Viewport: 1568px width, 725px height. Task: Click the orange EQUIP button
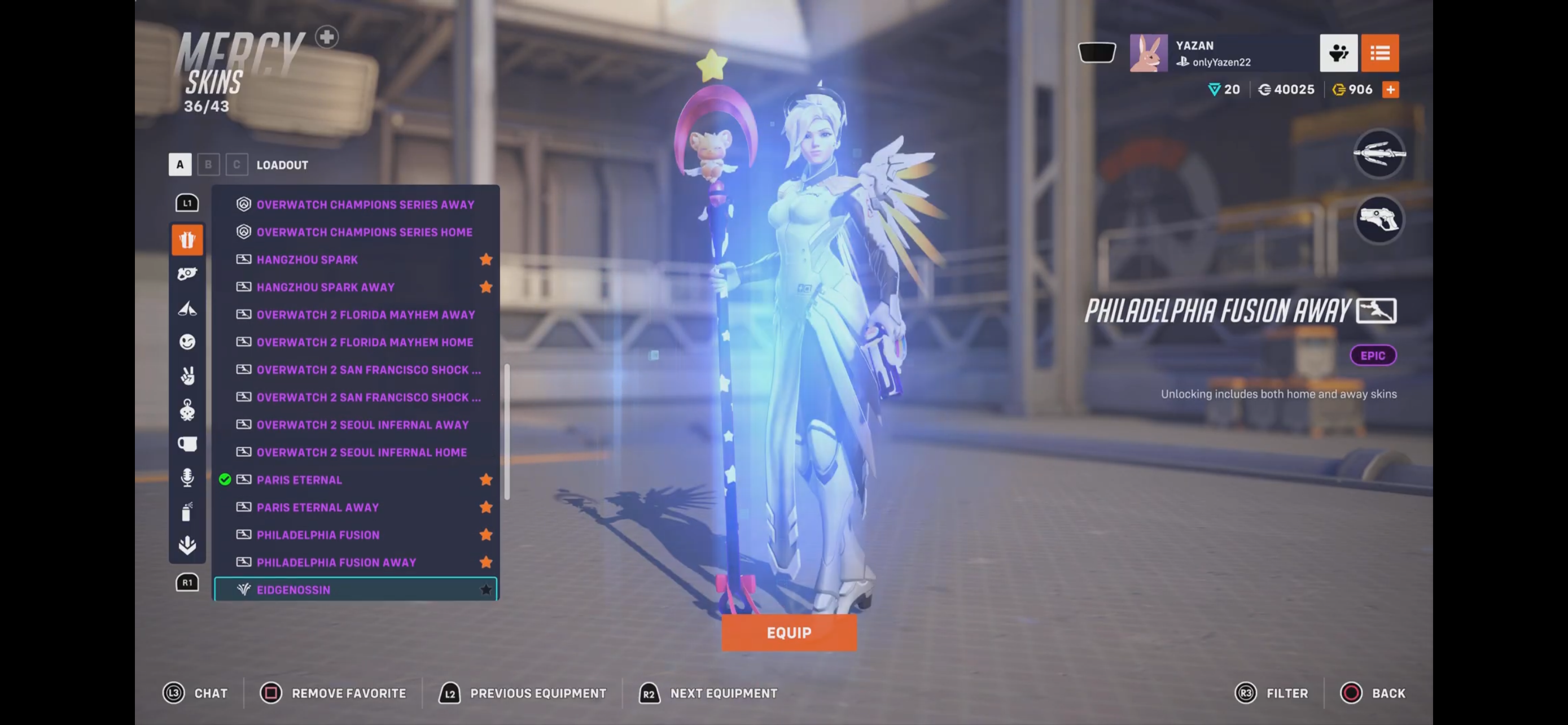pyautogui.click(x=789, y=632)
